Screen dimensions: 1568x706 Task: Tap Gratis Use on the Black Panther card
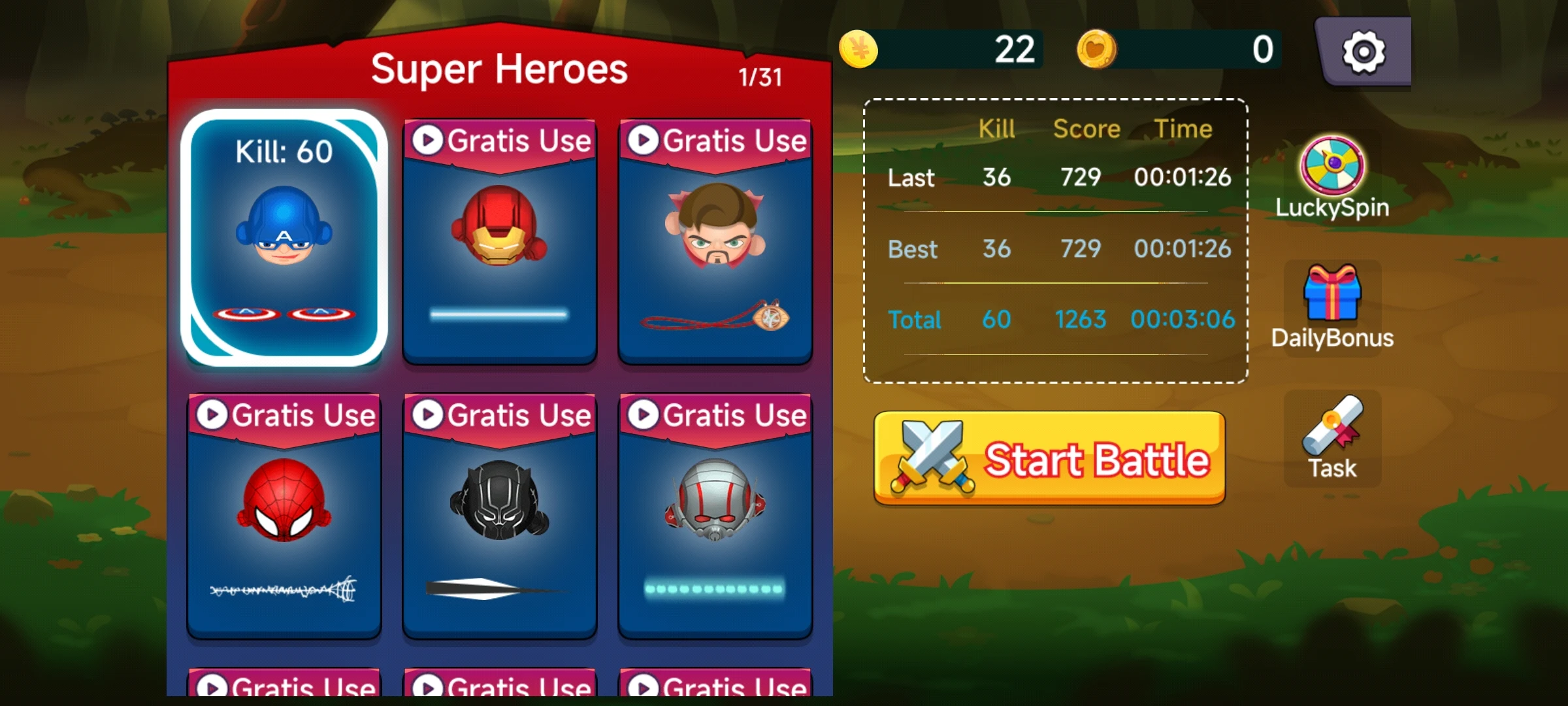tap(500, 414)
